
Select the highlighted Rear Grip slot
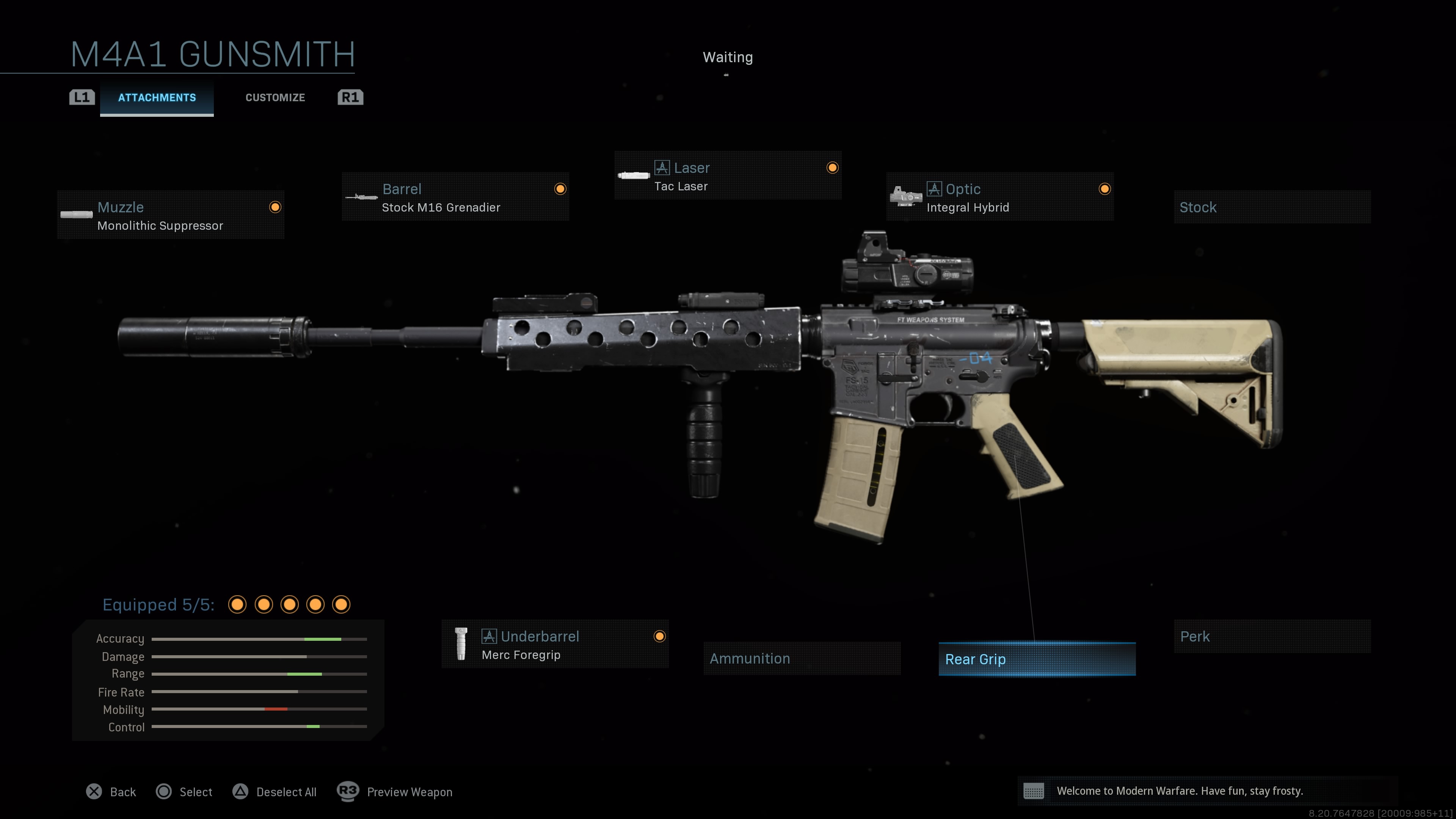click(x=1037, y=659)
